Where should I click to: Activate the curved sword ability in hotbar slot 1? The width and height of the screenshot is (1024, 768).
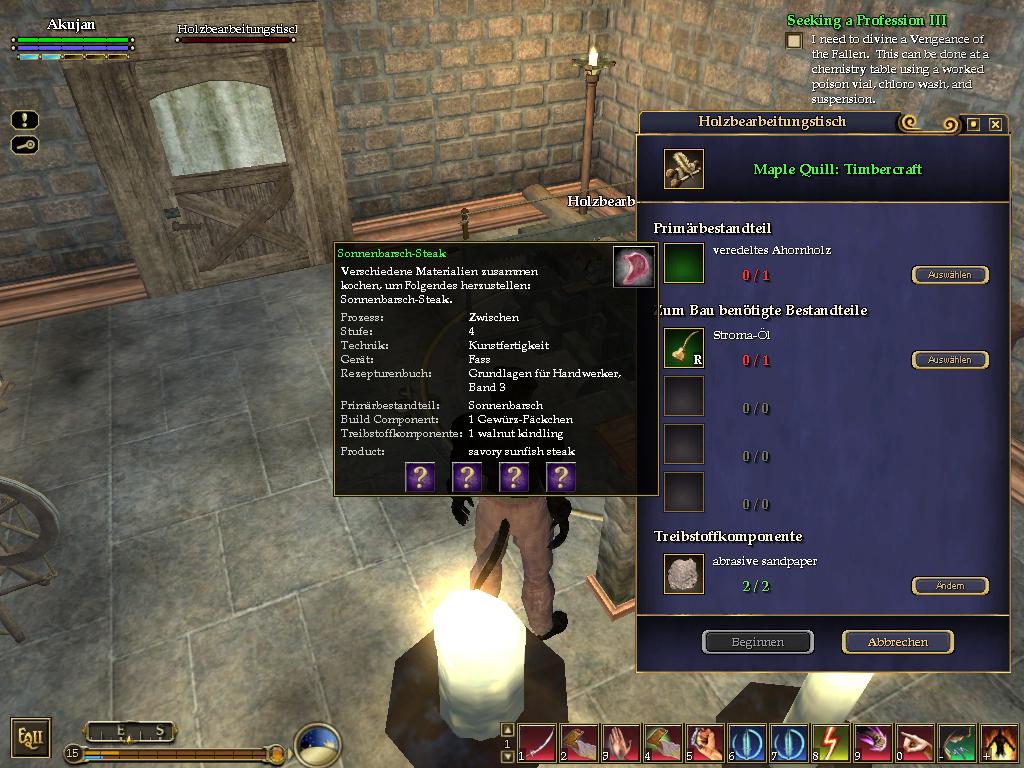[537, 743]
